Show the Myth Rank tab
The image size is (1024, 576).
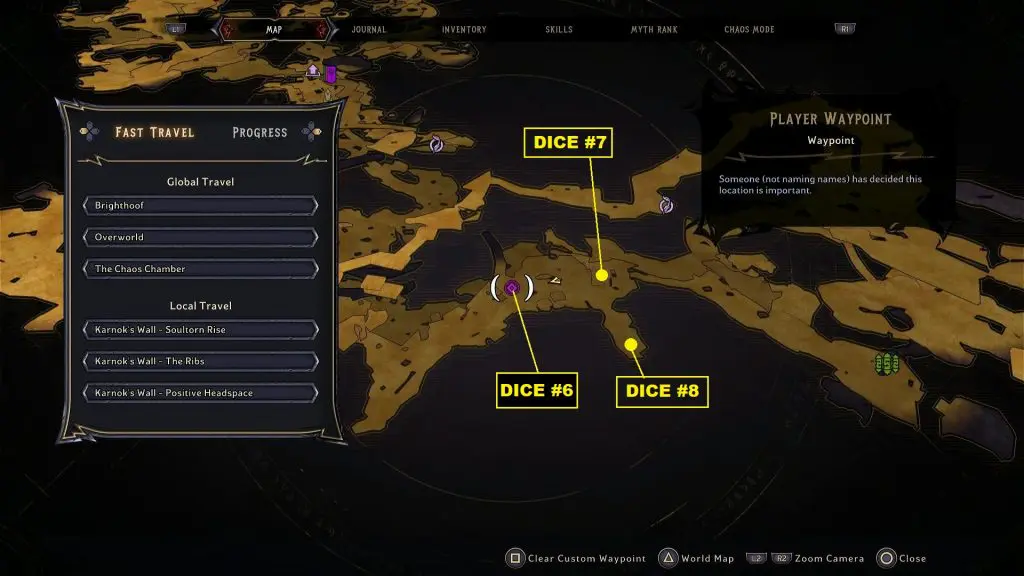tap(654, 30)
